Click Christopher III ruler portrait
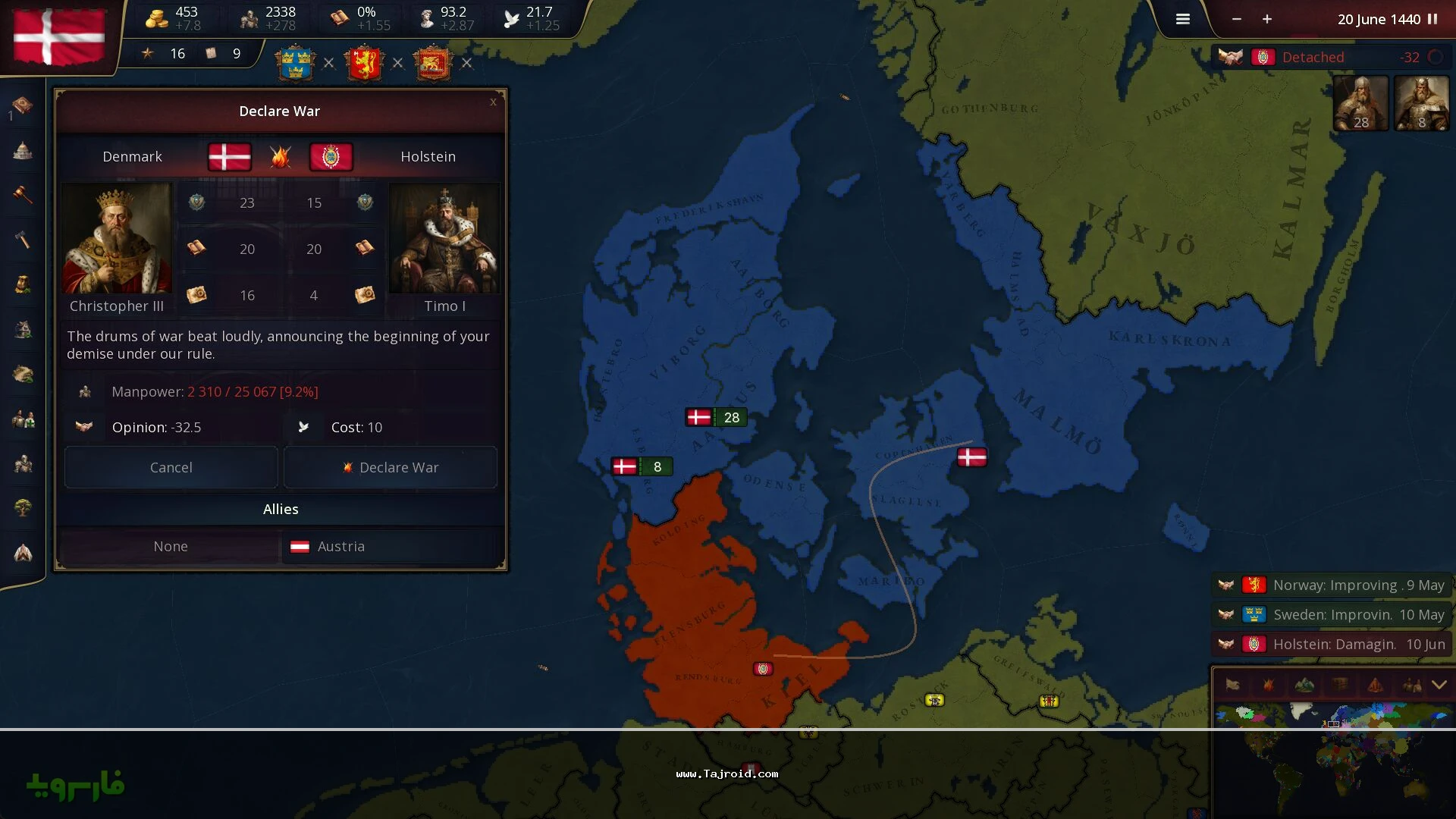The height and width of the screenshot is (819, 1456). tap(117, 239)
